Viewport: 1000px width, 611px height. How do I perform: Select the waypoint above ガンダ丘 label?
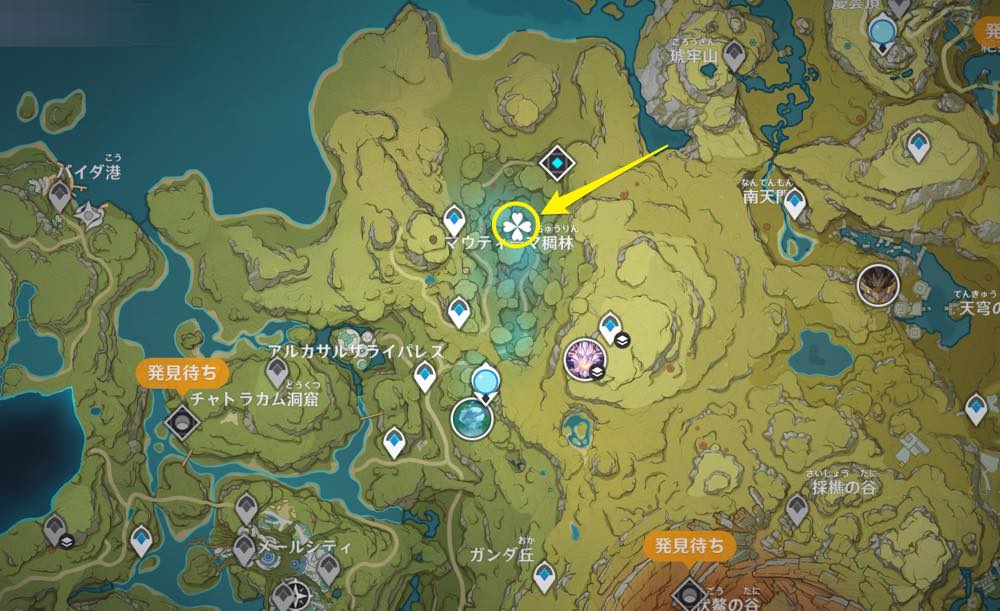(x=544, y=575)
